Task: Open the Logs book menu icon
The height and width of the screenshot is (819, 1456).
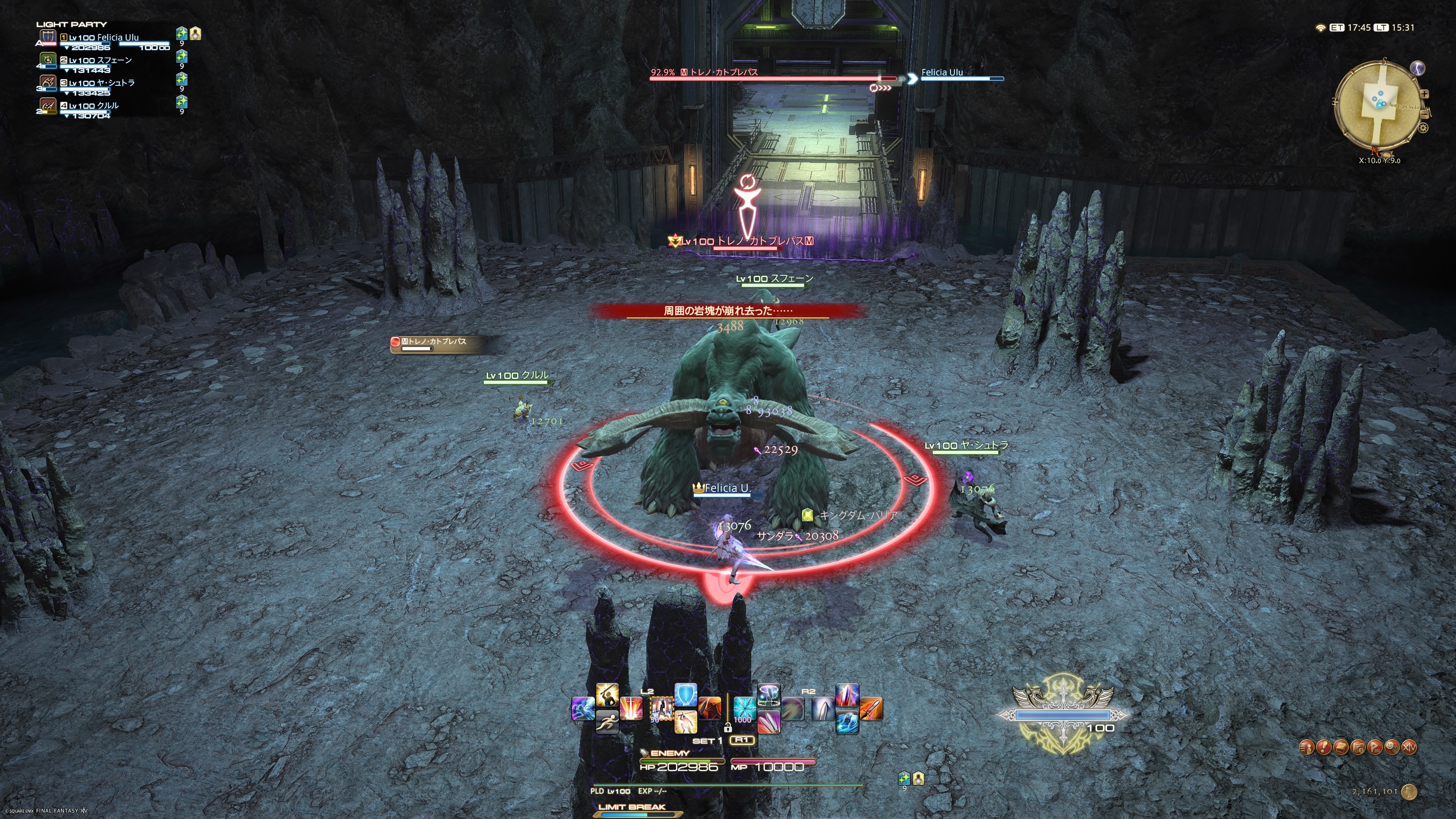Action: coord(1341,747)
